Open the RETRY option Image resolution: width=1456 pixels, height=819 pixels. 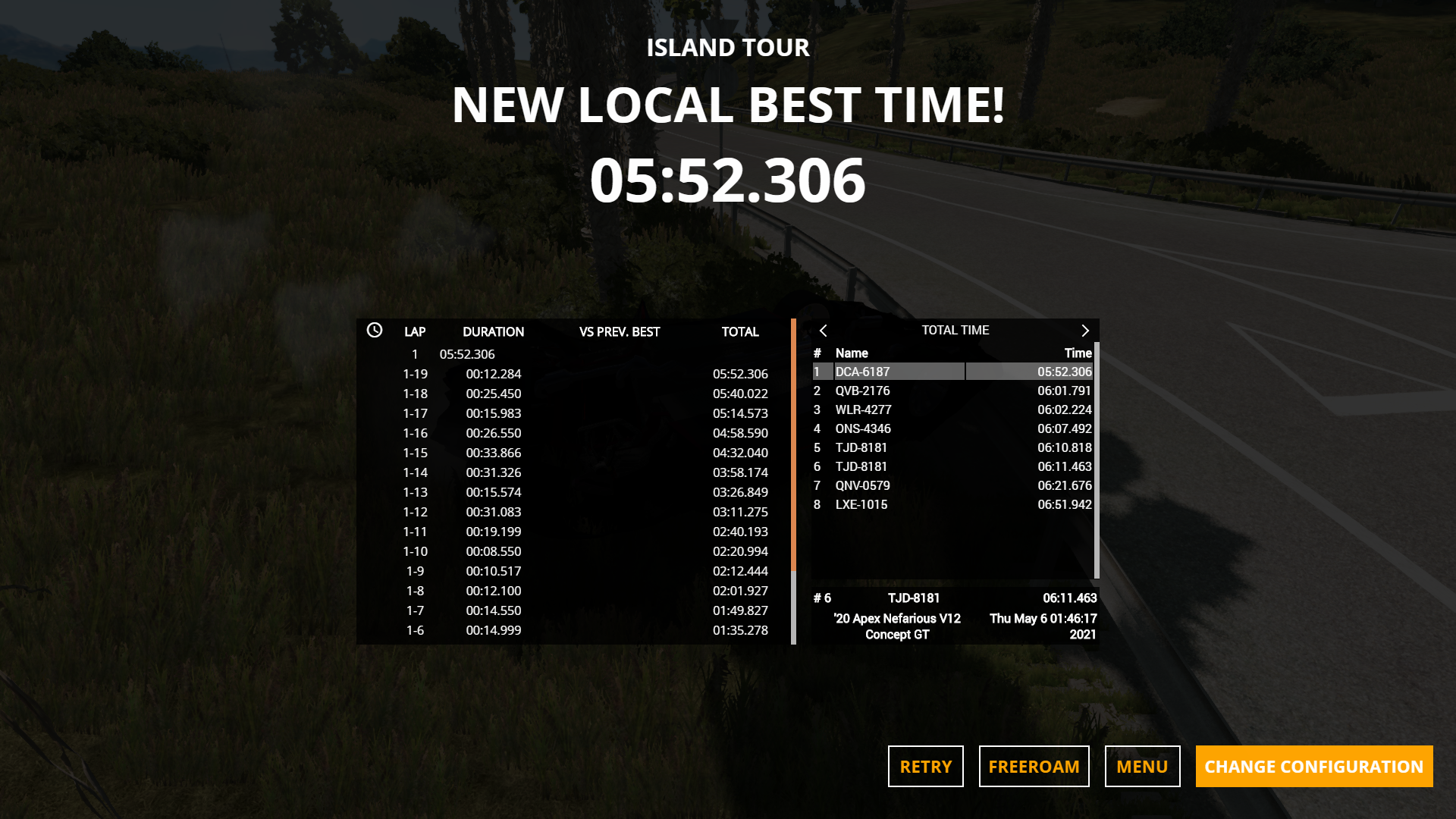click(925, 766)
